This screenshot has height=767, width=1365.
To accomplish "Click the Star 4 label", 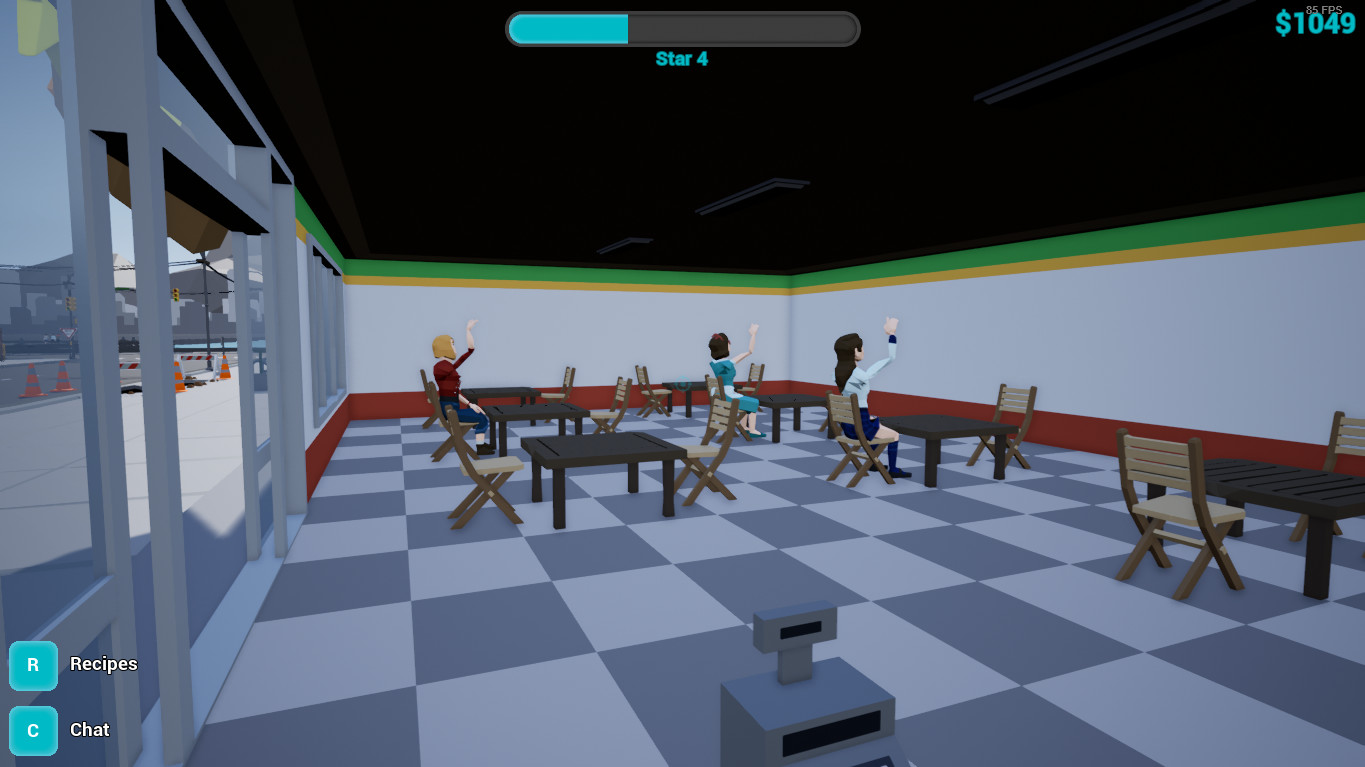I will [x=683, y=59].
